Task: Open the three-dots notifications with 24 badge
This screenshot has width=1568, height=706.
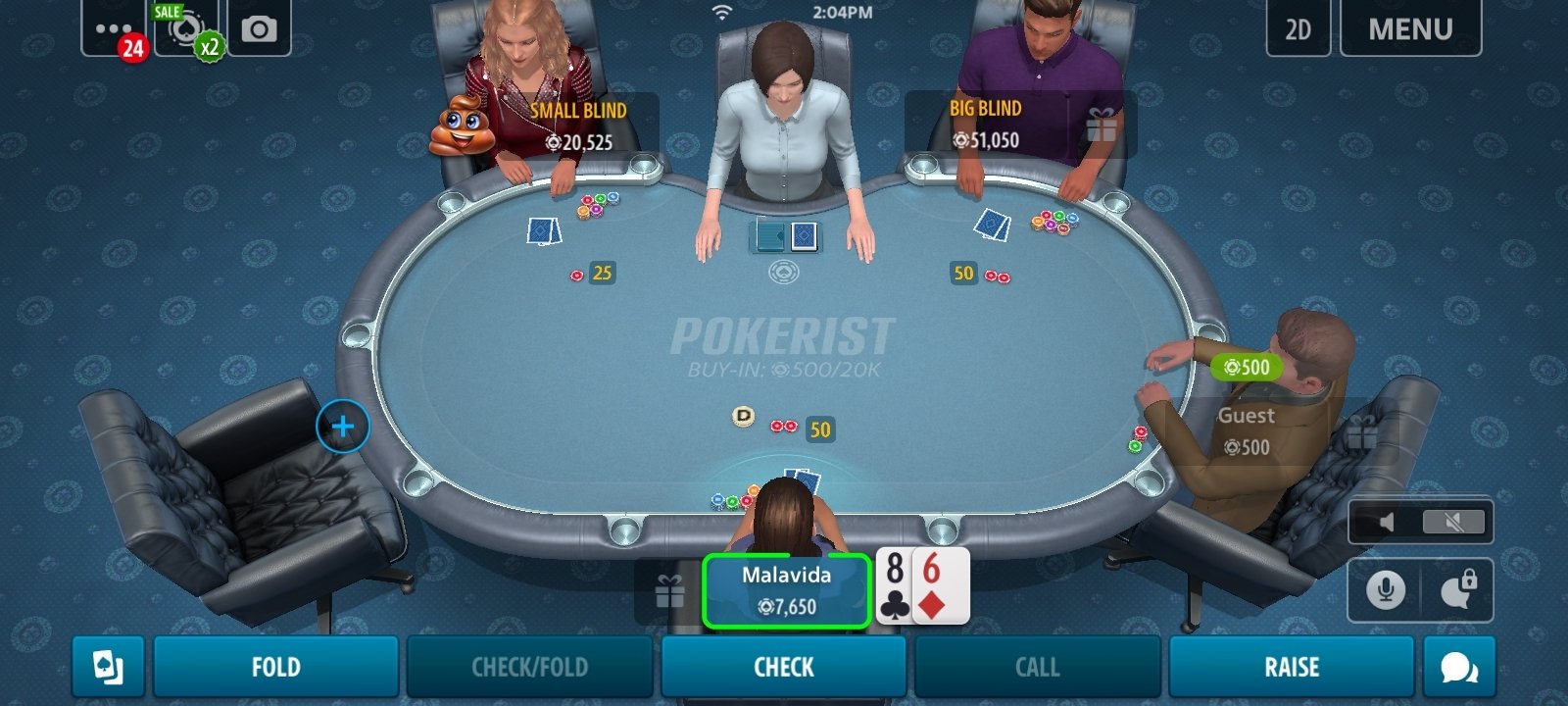Action: click(115, 29)
